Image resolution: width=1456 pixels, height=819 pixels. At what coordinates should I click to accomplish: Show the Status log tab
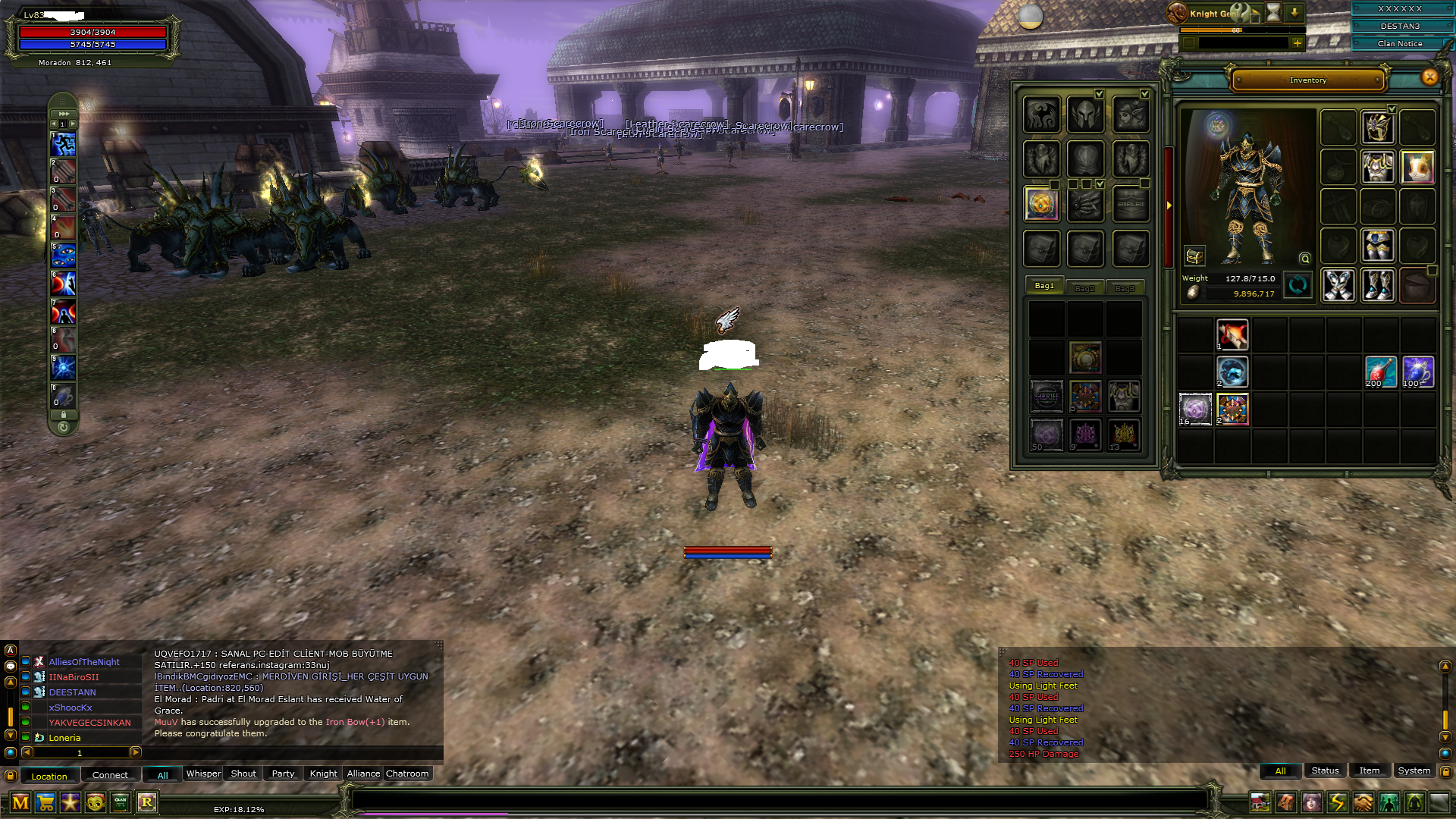pyautogui.click(x=1325, y=770)
